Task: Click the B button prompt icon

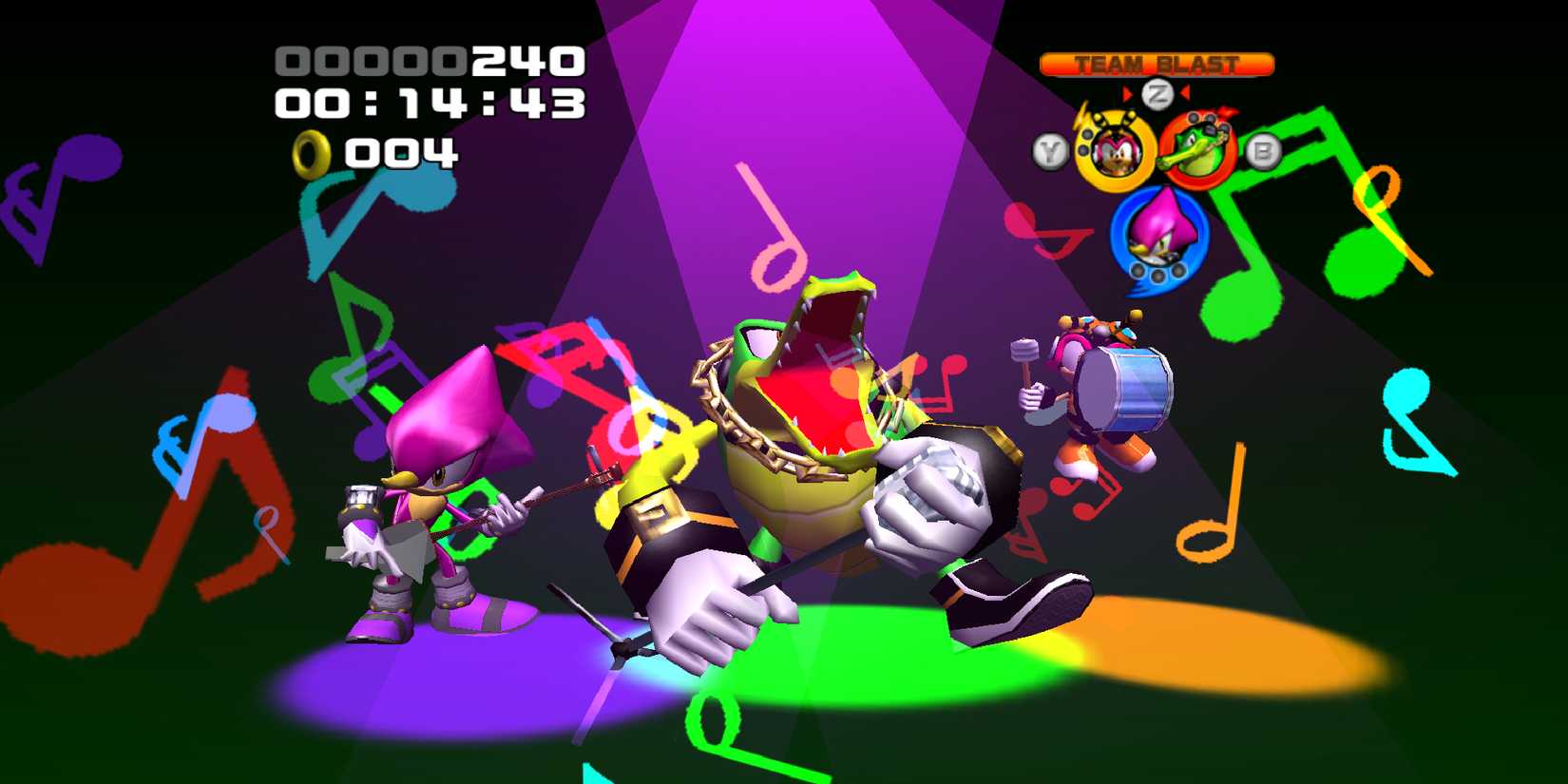Action: click(x=1262, y=150)
